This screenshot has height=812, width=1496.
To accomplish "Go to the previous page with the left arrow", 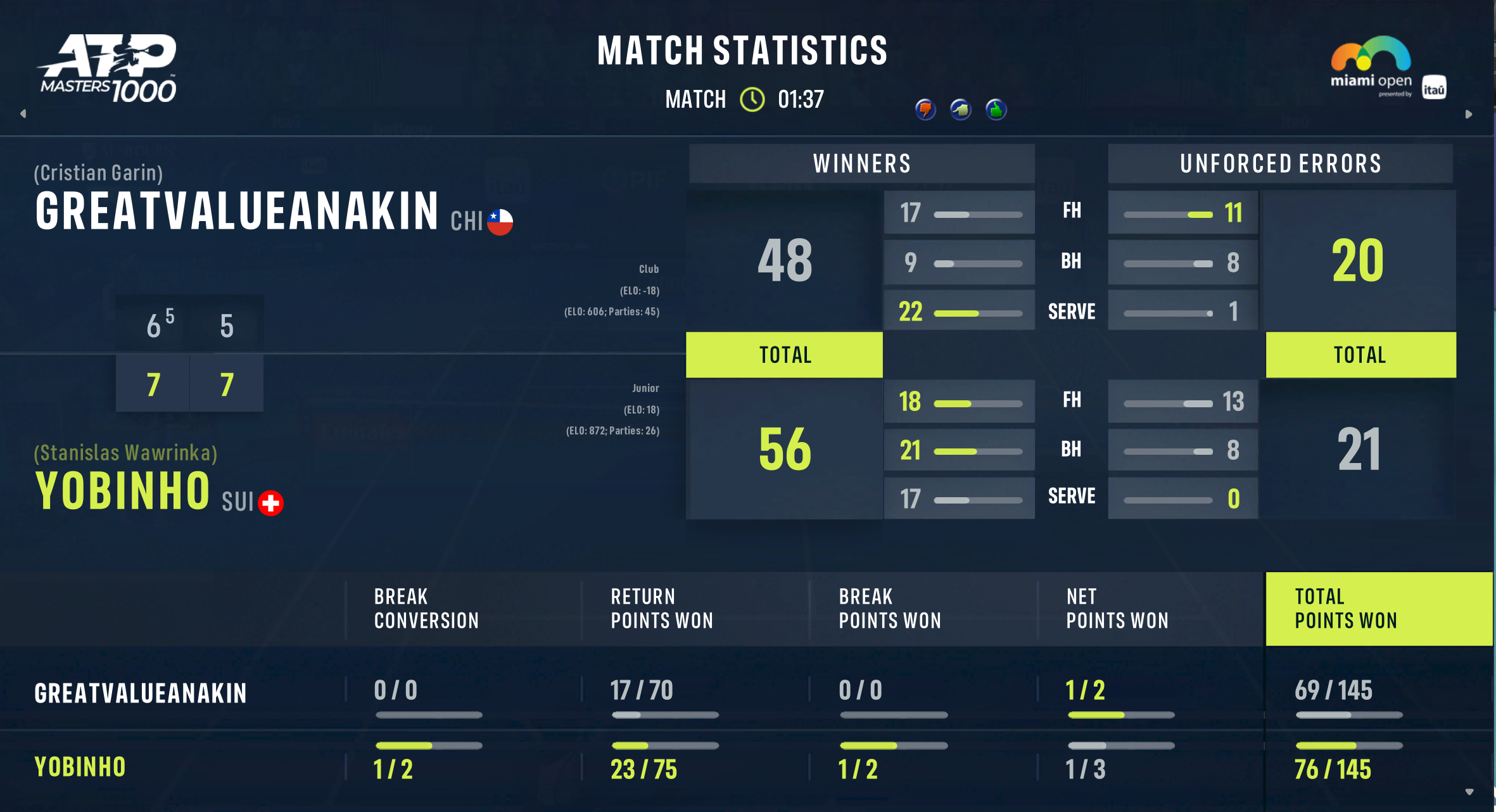I will (x=23, y=114).
